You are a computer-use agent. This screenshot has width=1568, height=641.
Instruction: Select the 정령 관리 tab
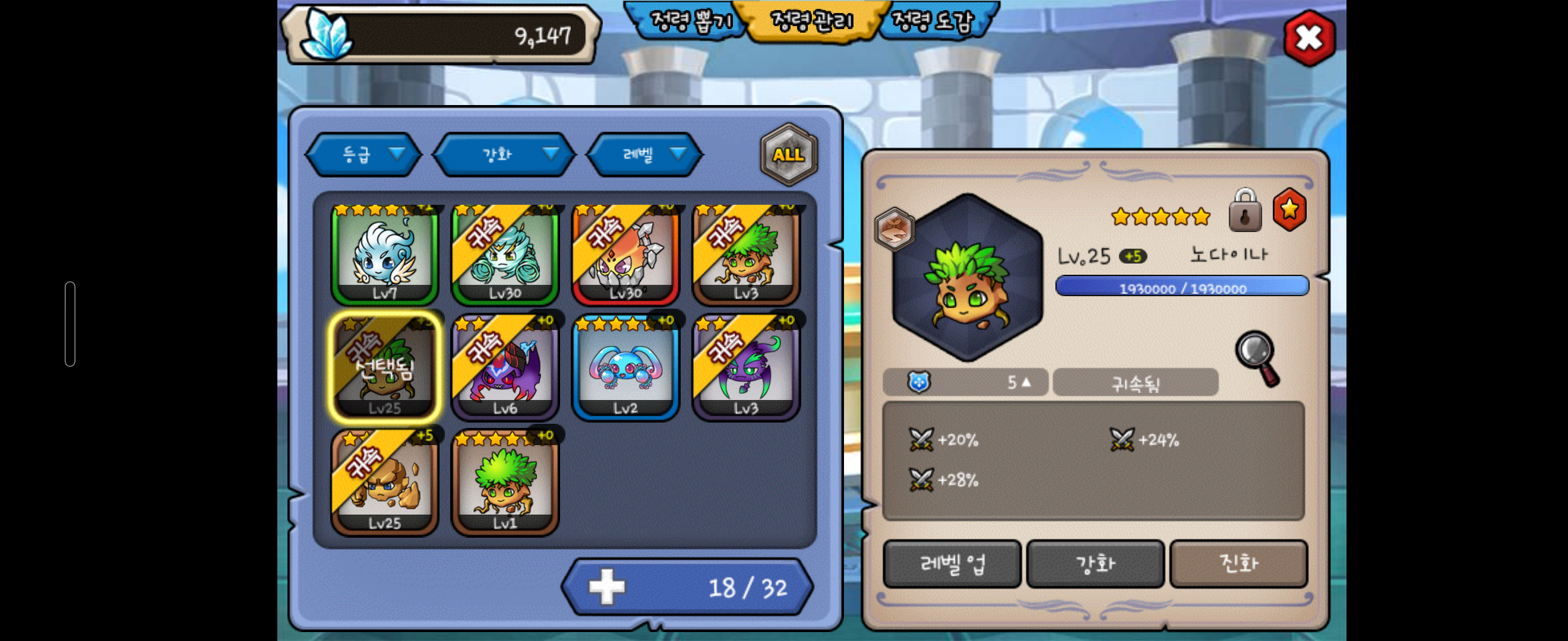tap(811, 22)
